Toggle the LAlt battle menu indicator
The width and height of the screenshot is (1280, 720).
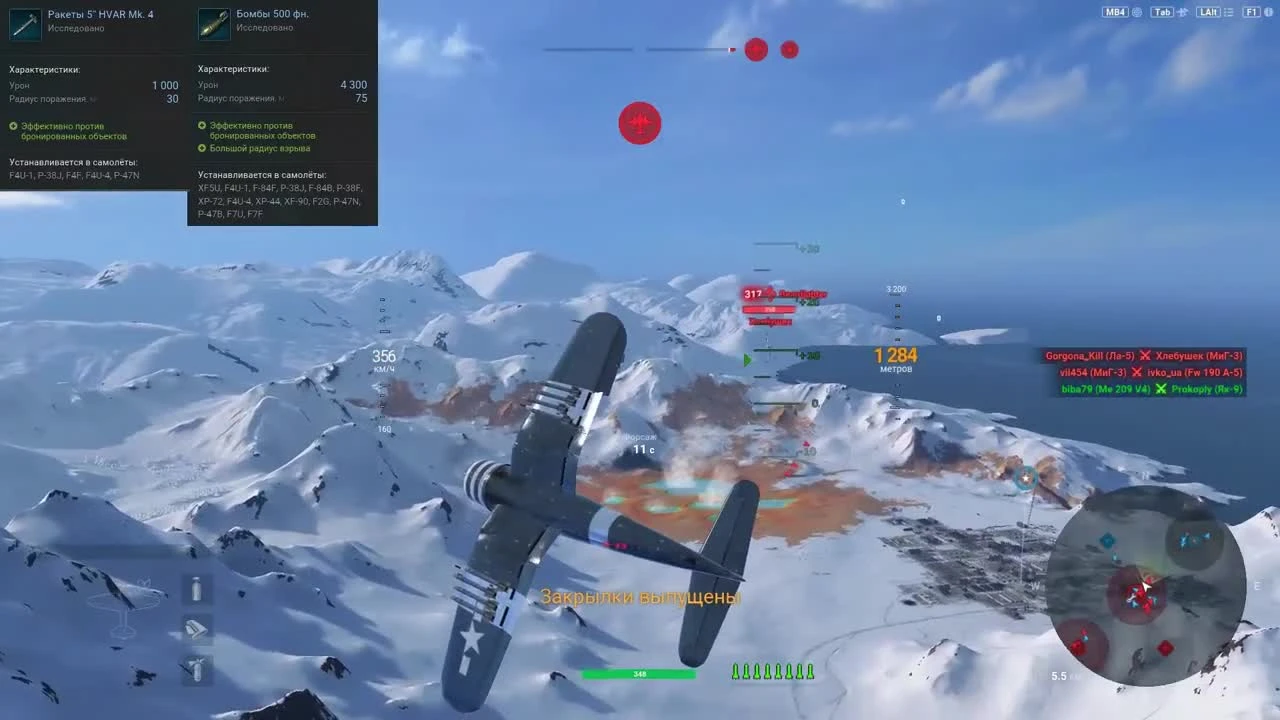[1208, 12]
